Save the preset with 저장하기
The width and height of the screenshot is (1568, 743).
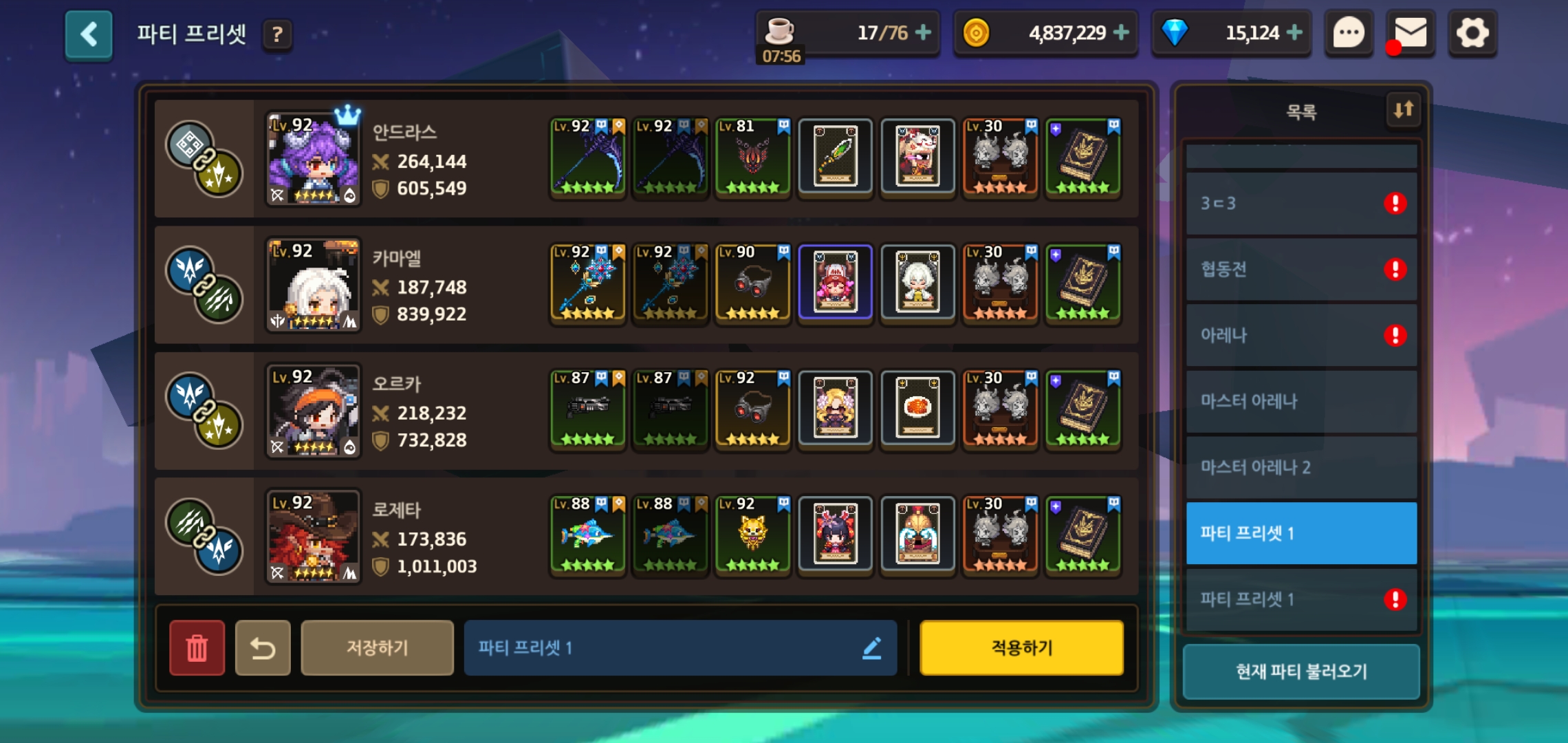(x=377, y=647)
